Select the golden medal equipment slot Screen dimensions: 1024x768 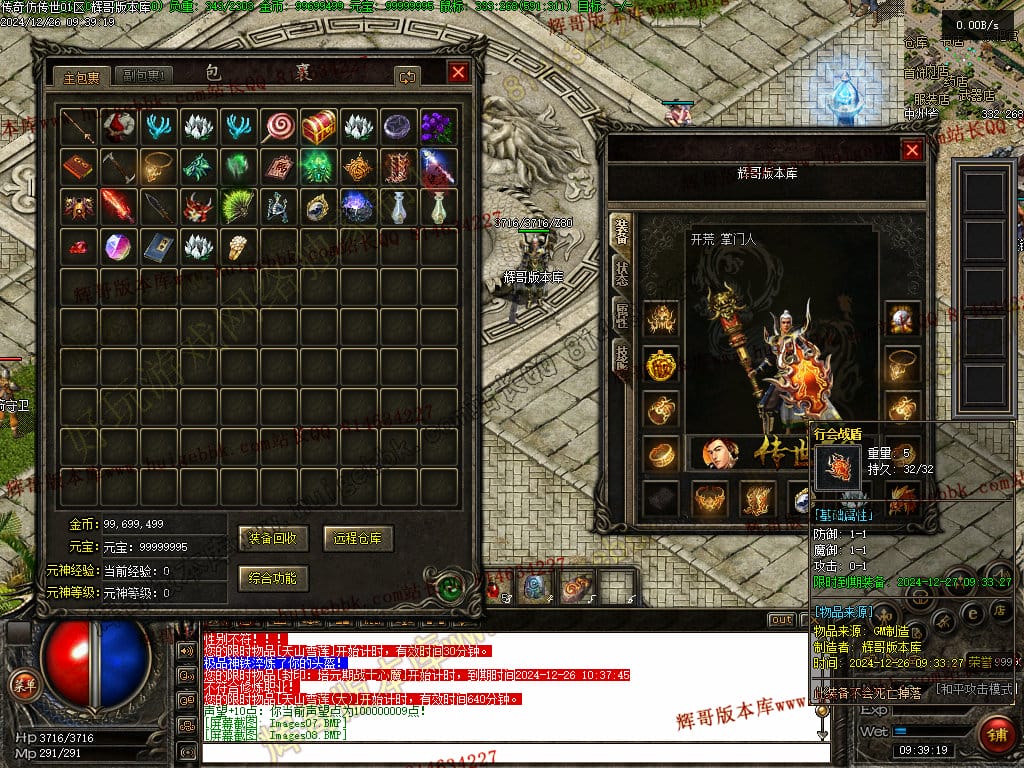[x=661, y=365]
